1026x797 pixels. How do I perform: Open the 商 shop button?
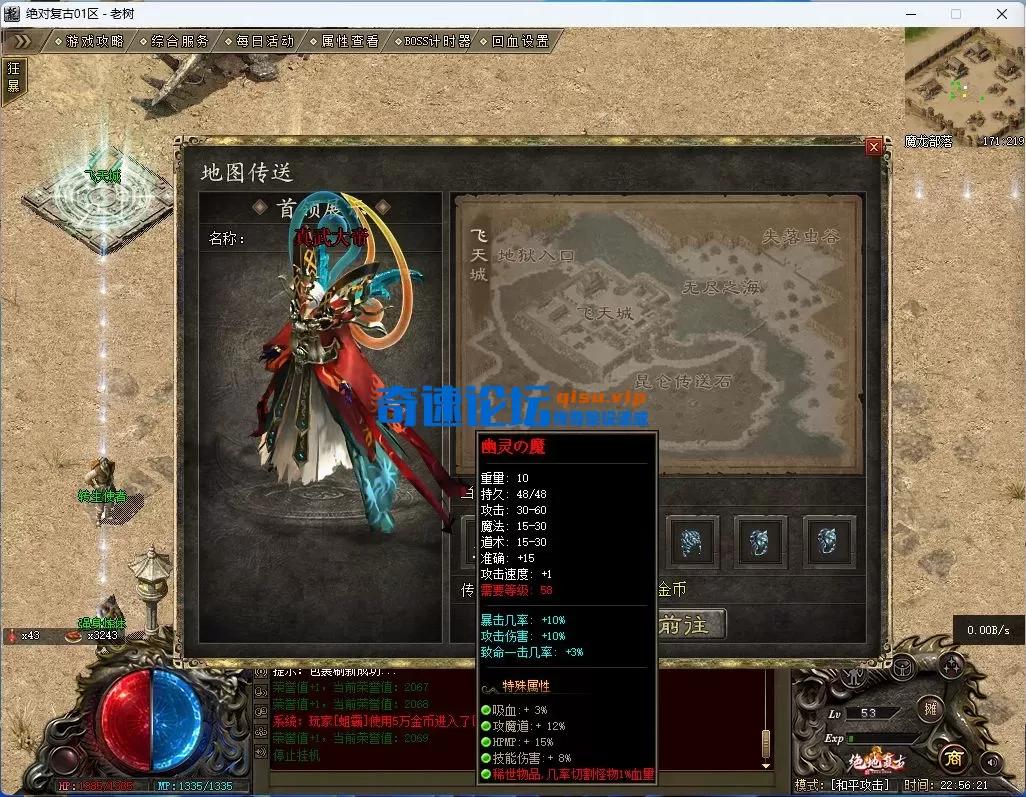point(953,757)
